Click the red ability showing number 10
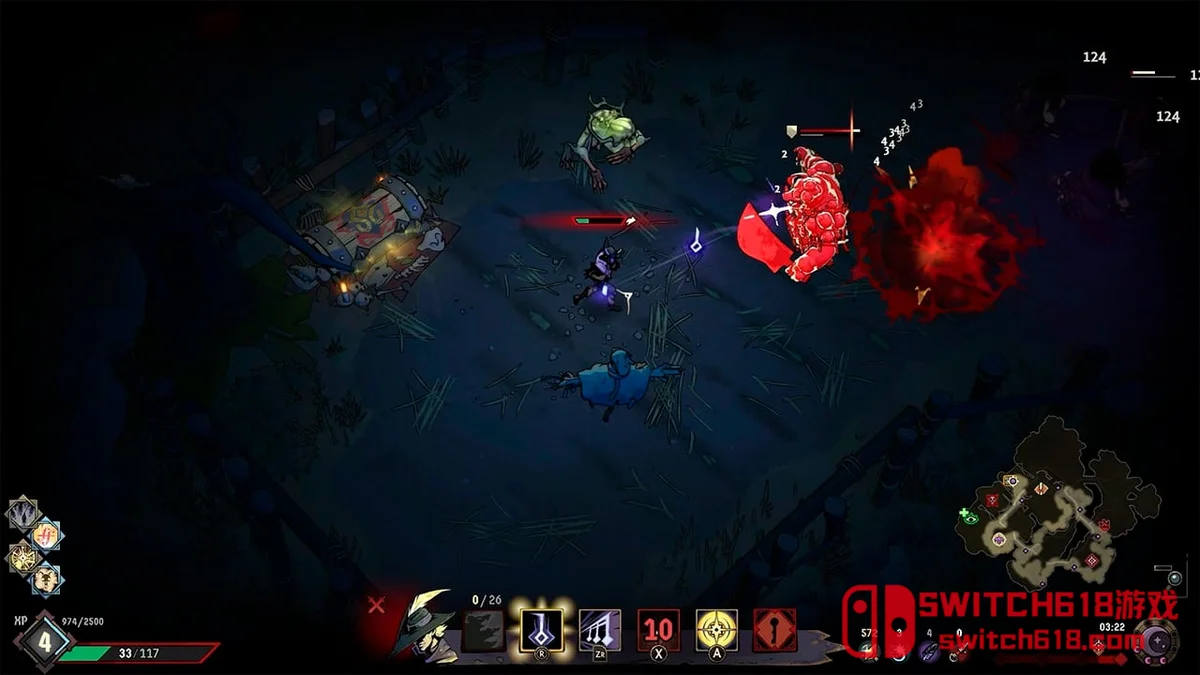Image resolution: width=1200 pixels, height=675 pixels. point(659,630)
